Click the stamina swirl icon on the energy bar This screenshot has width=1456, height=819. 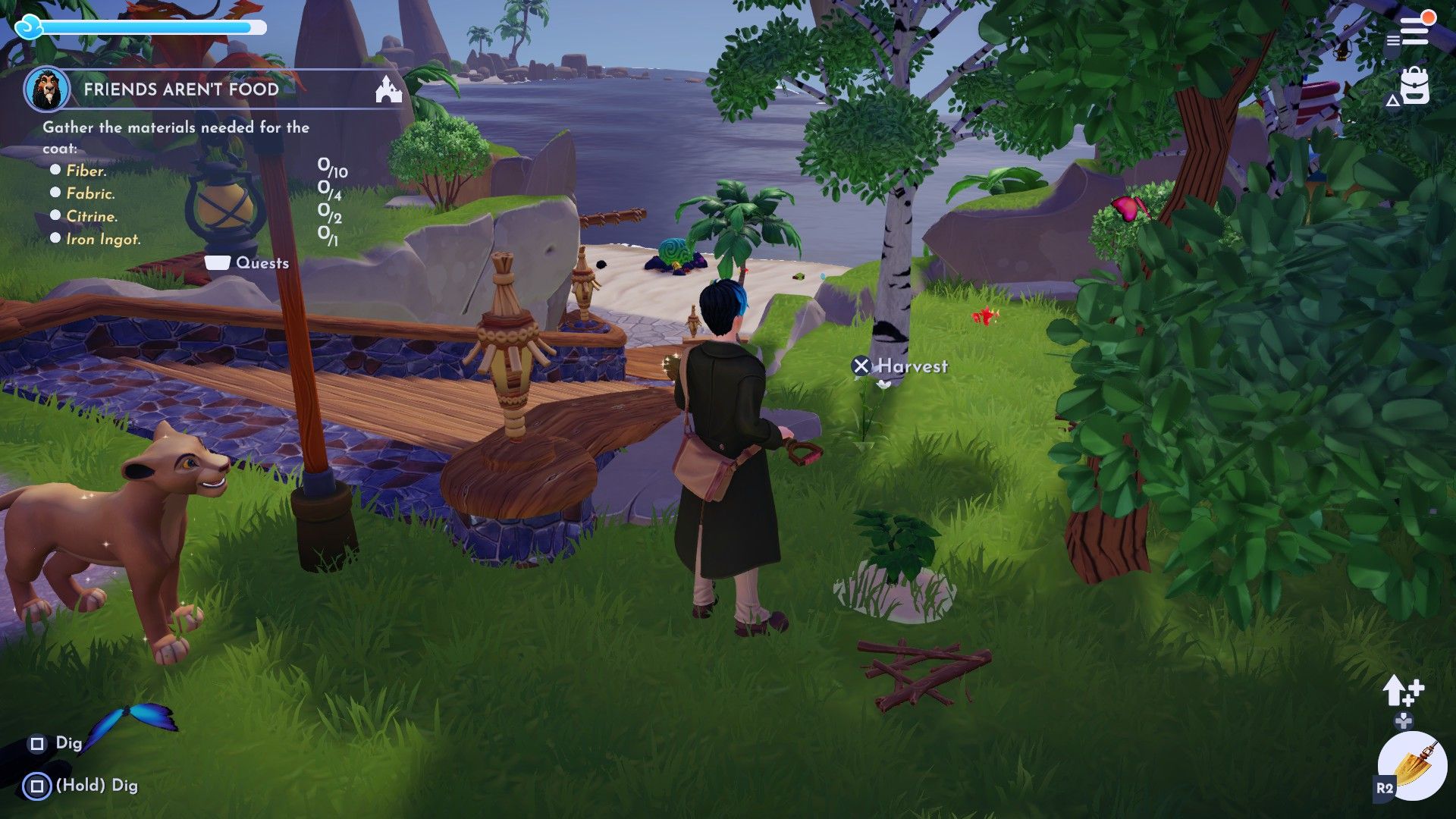pyautogui.click(x=28, y=29)
